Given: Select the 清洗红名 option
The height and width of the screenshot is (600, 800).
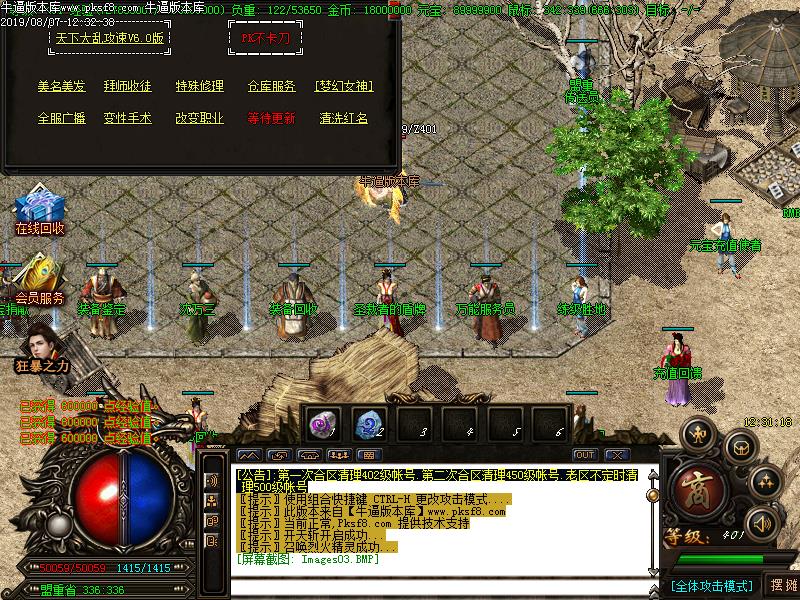Looking at the screenshot, I should [344, 118].
